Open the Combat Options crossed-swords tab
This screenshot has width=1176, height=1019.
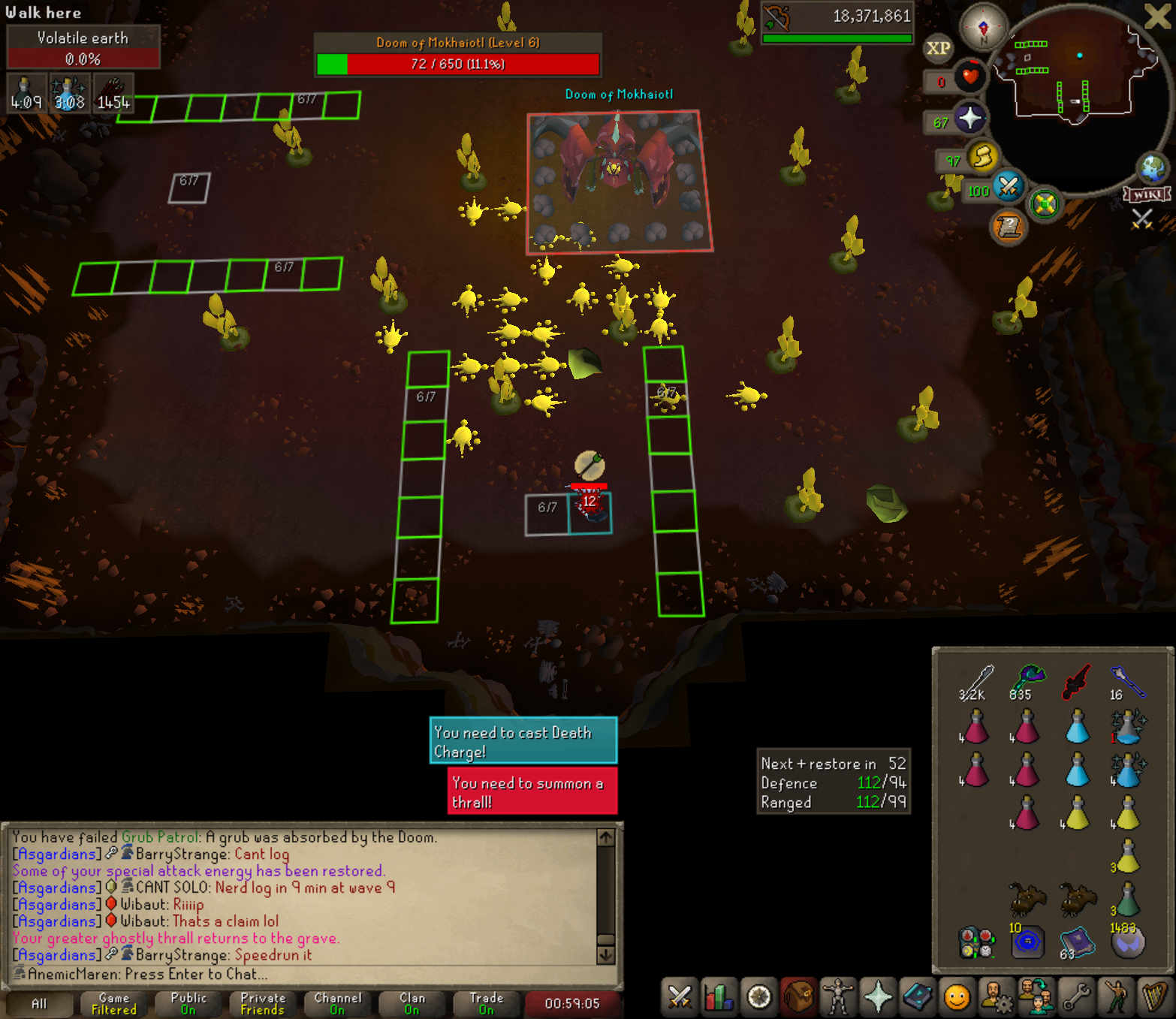coord(680,998)
